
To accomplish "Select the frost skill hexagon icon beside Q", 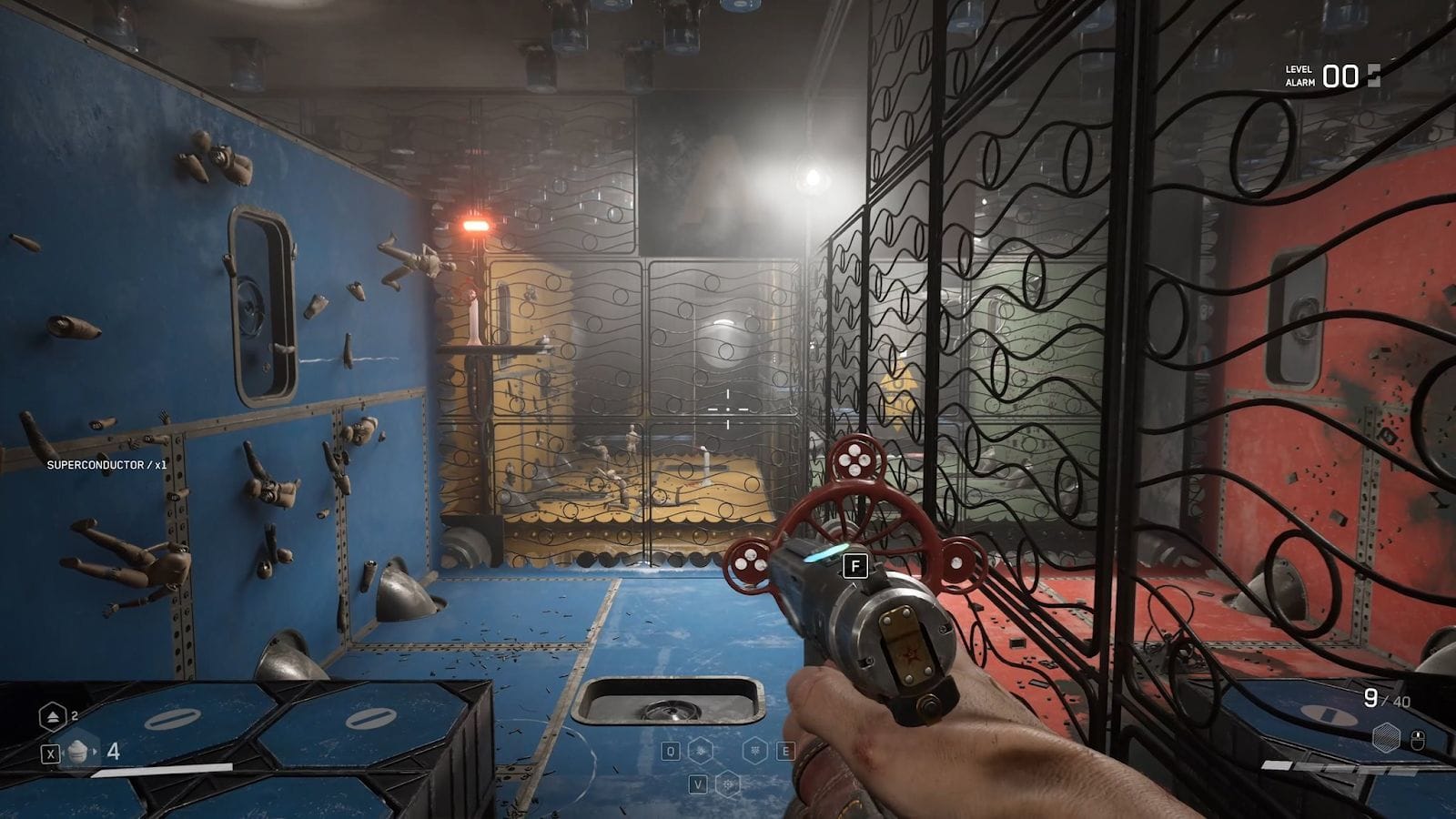I will pyautogui.click(x=701, y=751).
